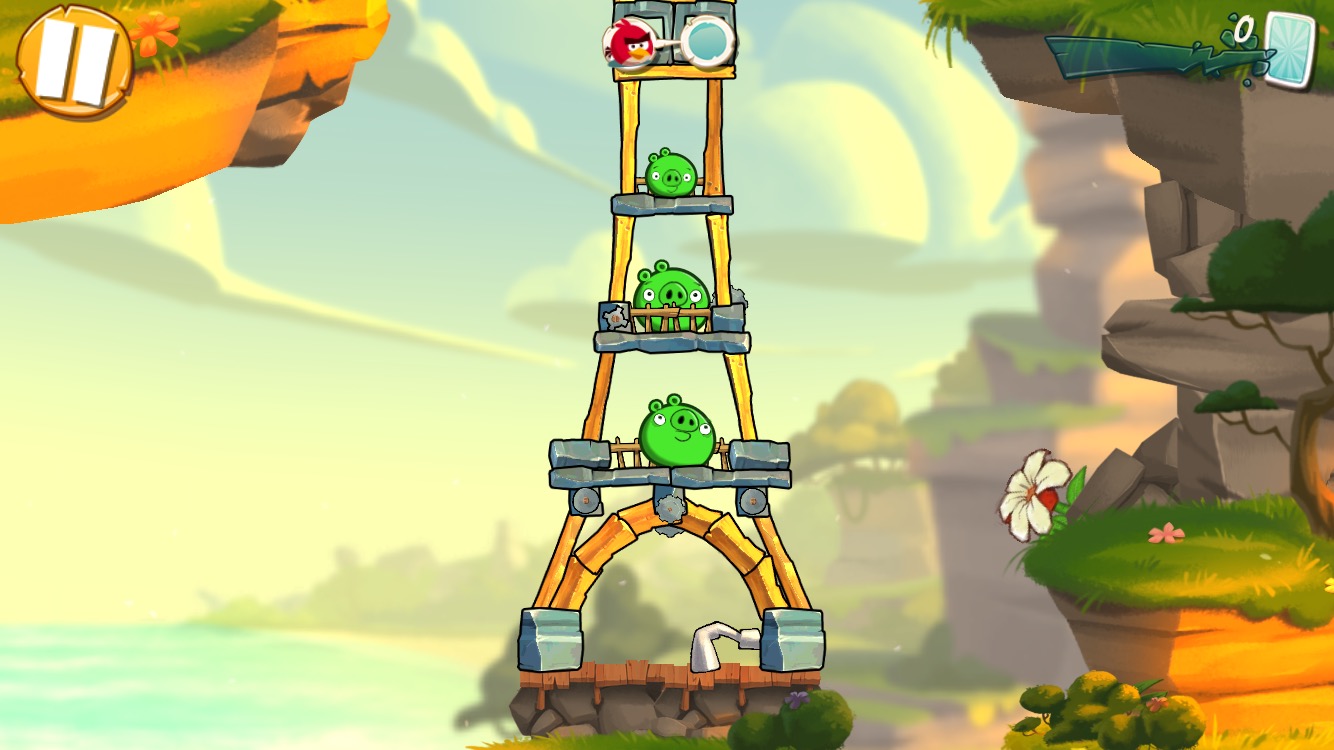Image resolution: width=1334 pixels, height=750 pixels.
Task: Click the zero on the spell counter
Action: click(1243, 28)
